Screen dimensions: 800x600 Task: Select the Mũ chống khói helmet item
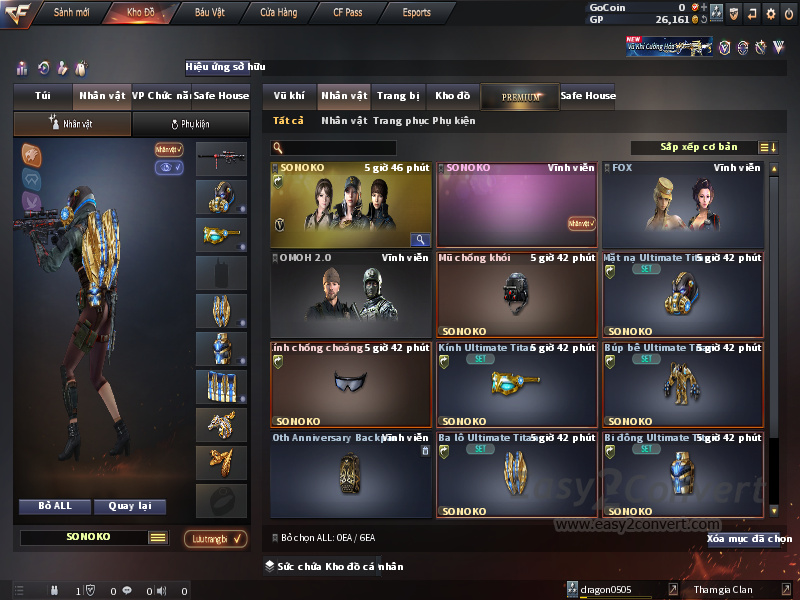click(x=516, y=294)
